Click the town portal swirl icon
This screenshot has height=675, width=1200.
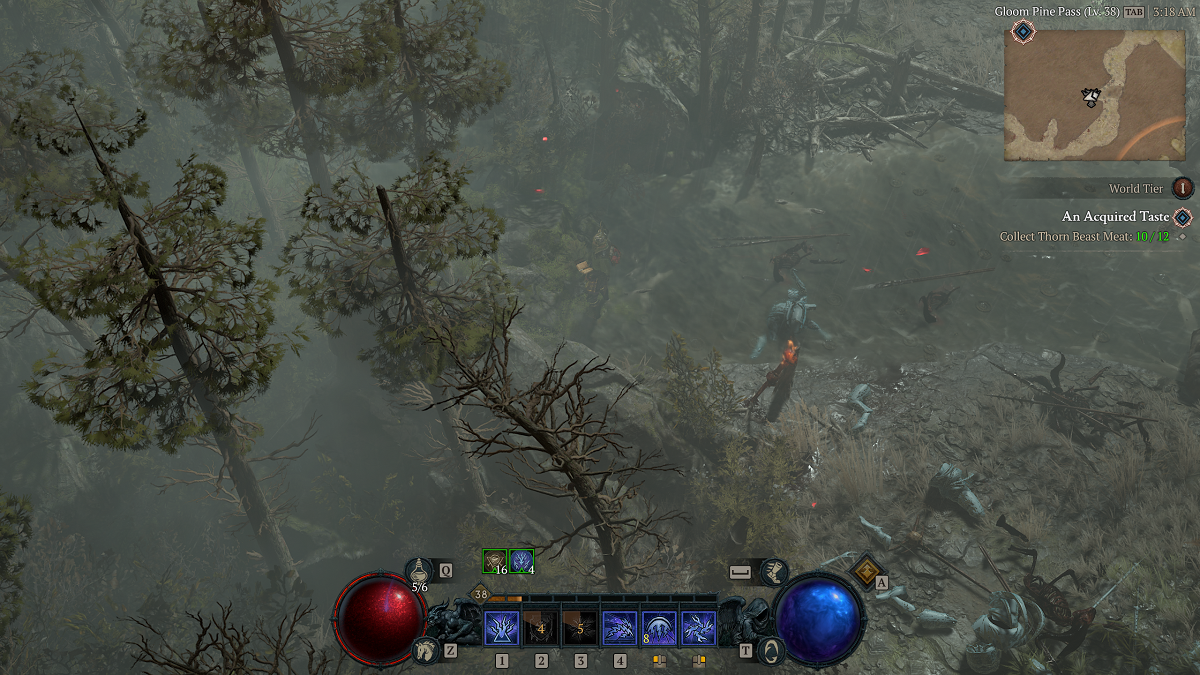tap(771, 650)
